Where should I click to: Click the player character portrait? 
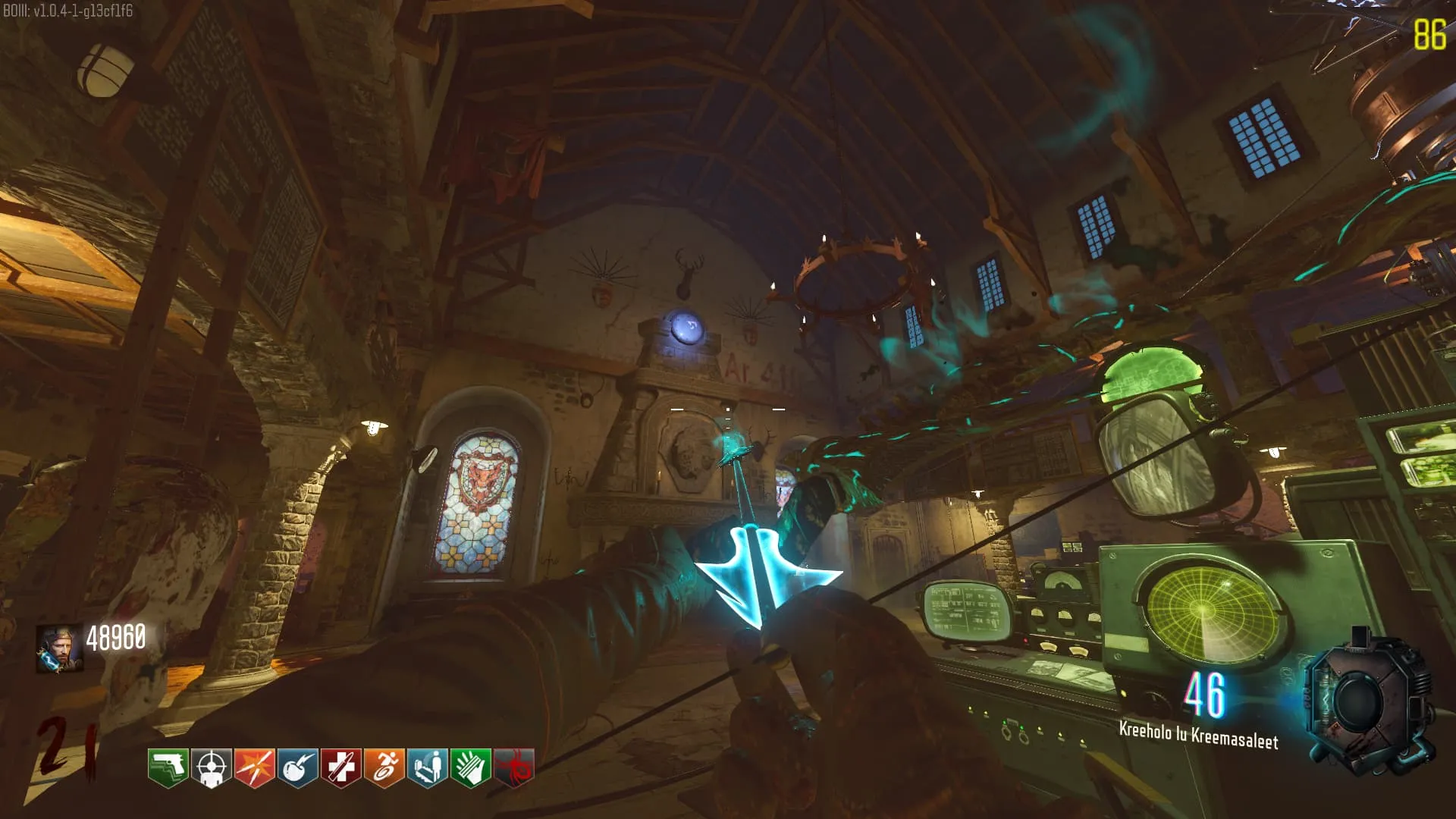point(59,648)
